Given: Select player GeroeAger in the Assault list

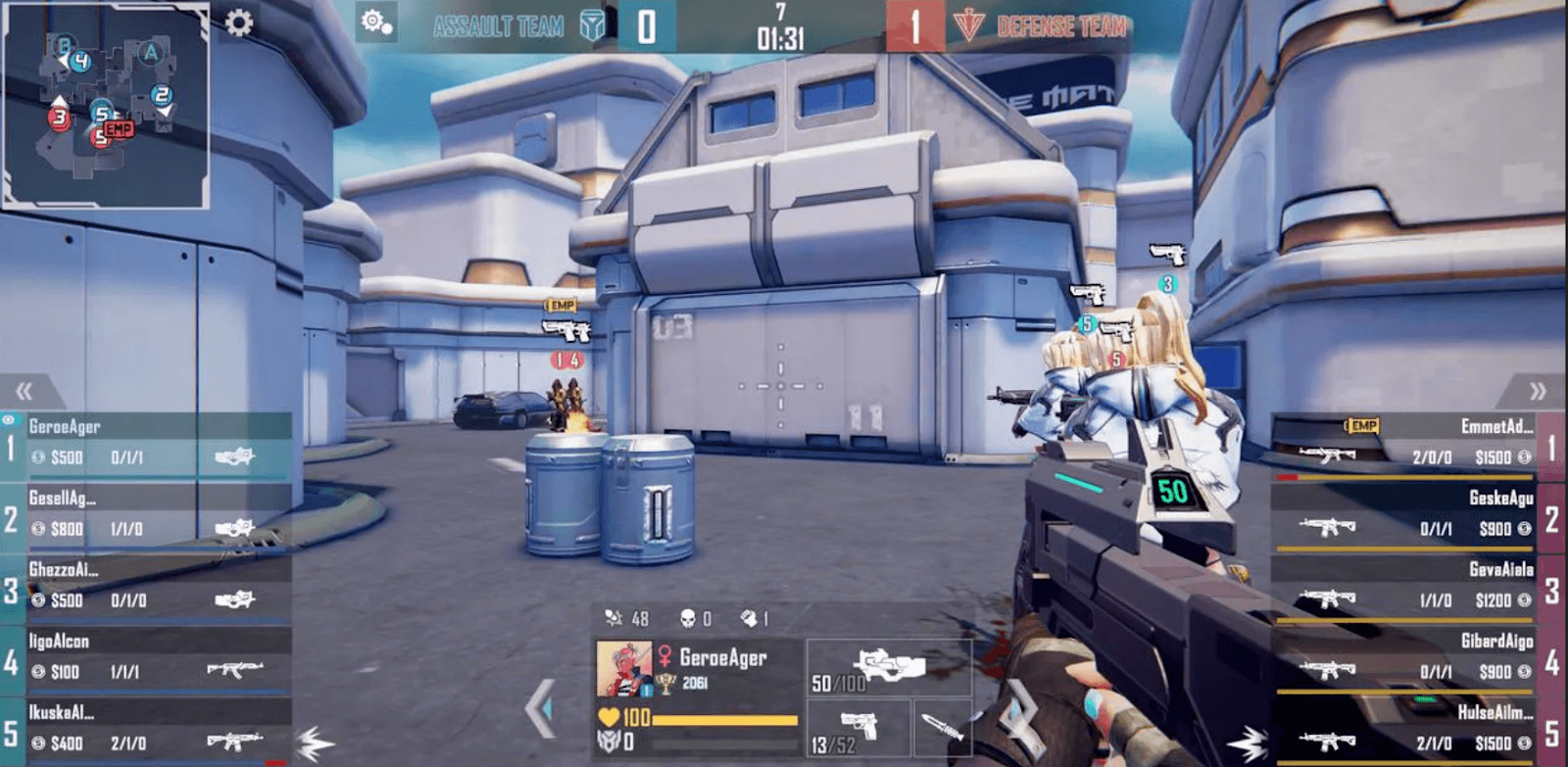Looking at the screenshot, I should point(147,445).
